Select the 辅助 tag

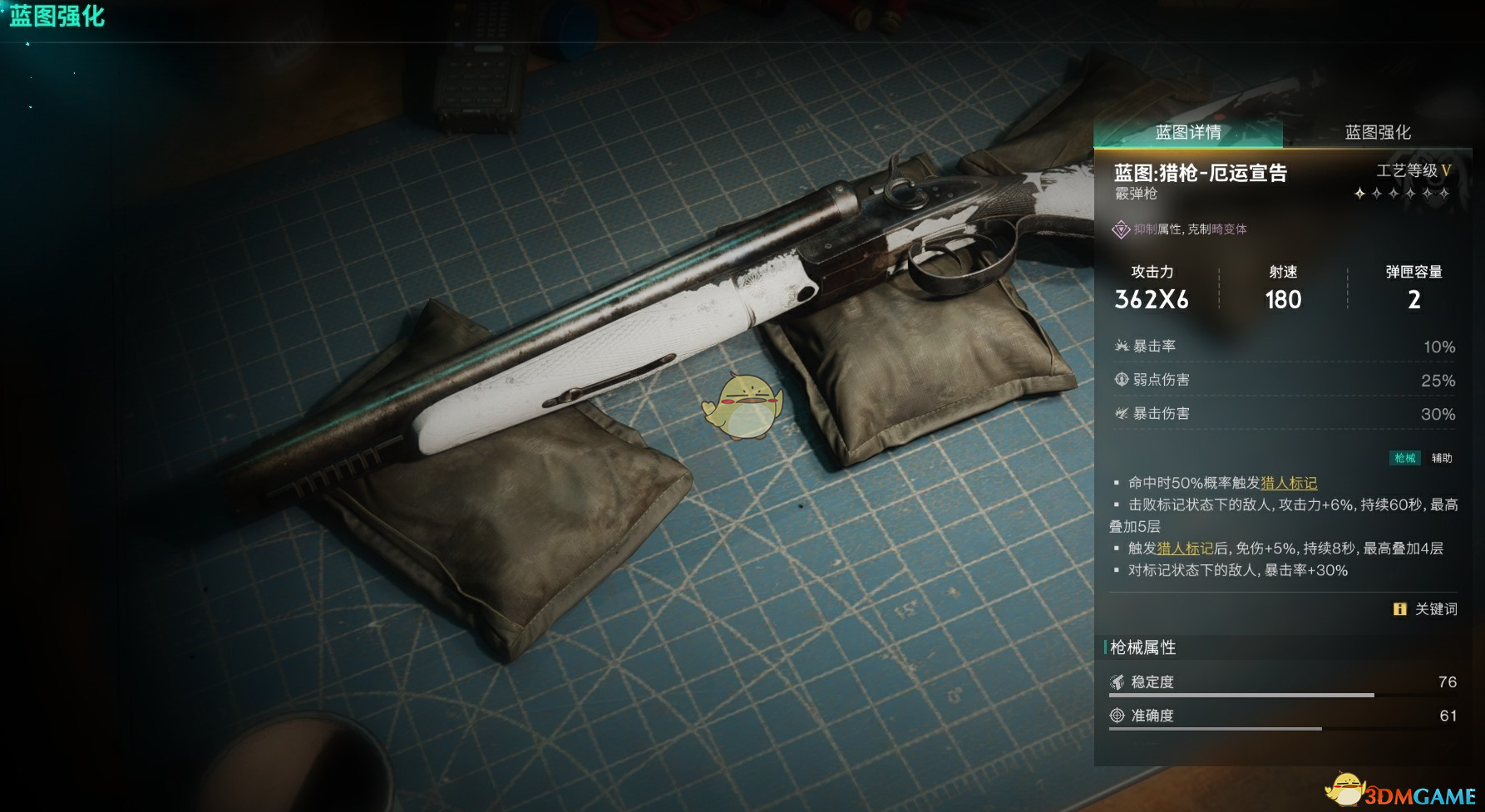[x=1442, y=458]
